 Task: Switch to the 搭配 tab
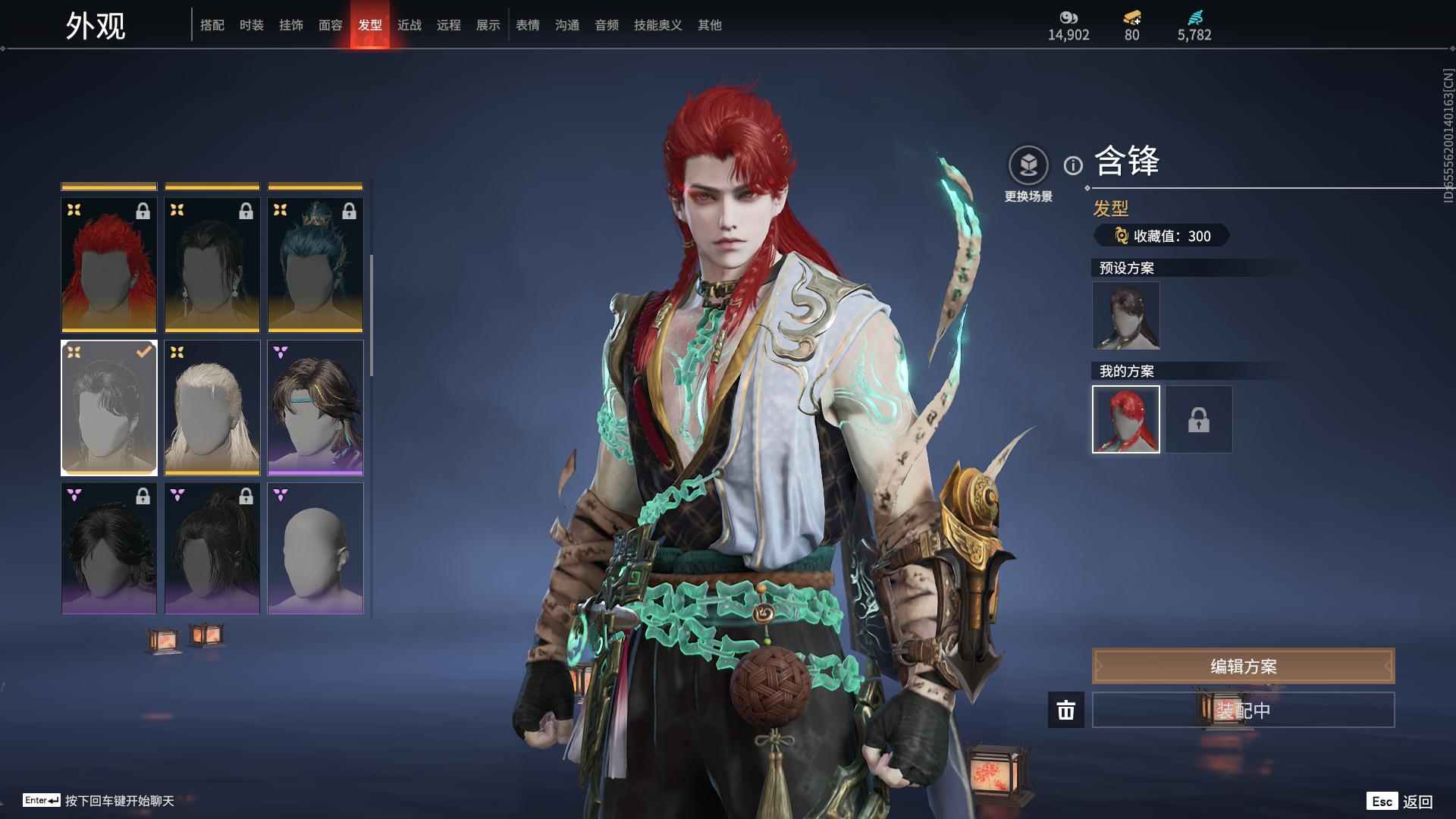212,25
